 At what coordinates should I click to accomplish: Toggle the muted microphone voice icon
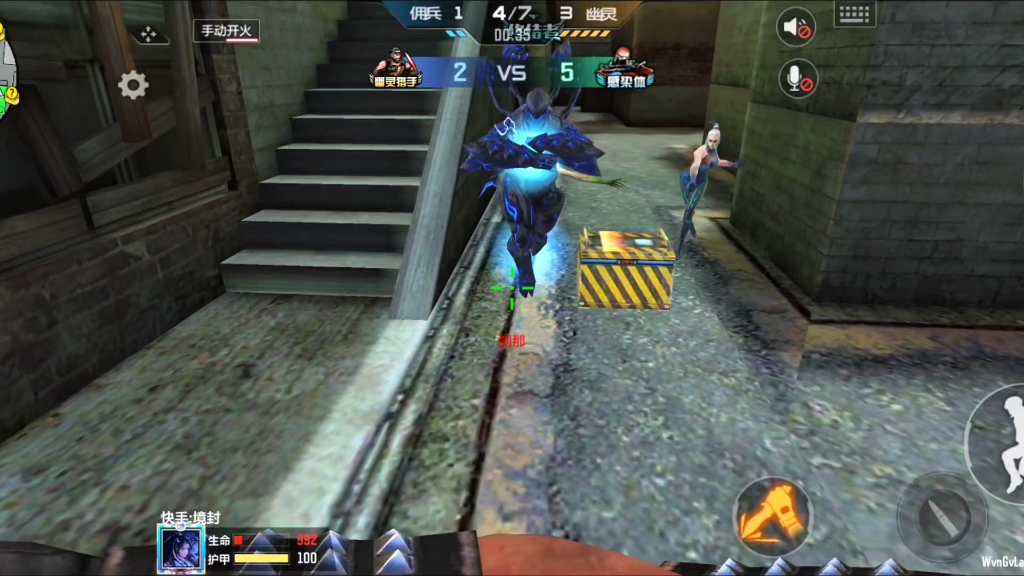tap(797, 78)
